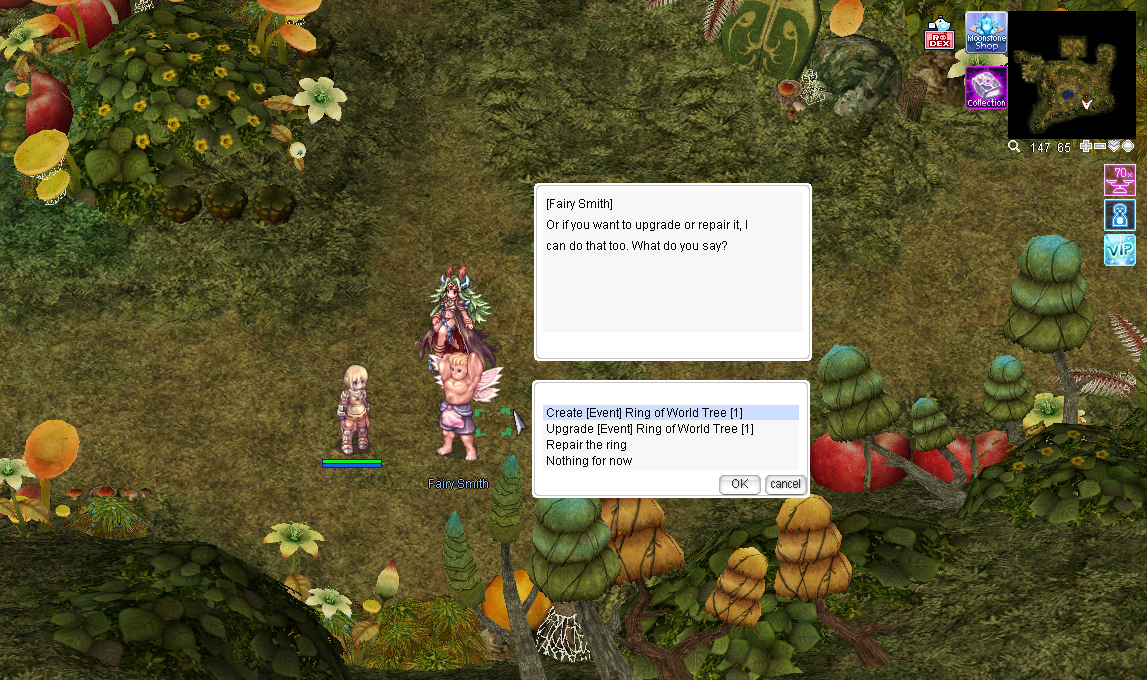This screenshot has width=1147, height=680.
Task: Choose Nothing for now
Action: pos(588,461)
